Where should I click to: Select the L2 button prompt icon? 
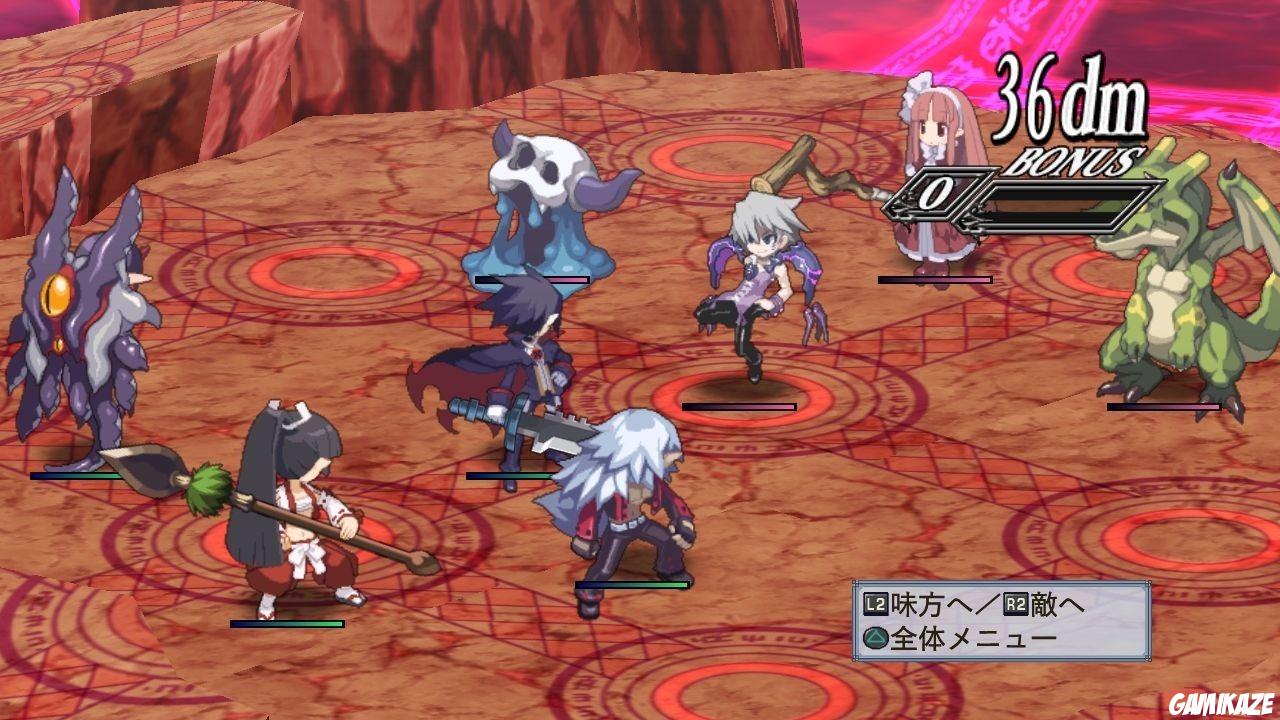pyautogui.click(x=875, y=602)
